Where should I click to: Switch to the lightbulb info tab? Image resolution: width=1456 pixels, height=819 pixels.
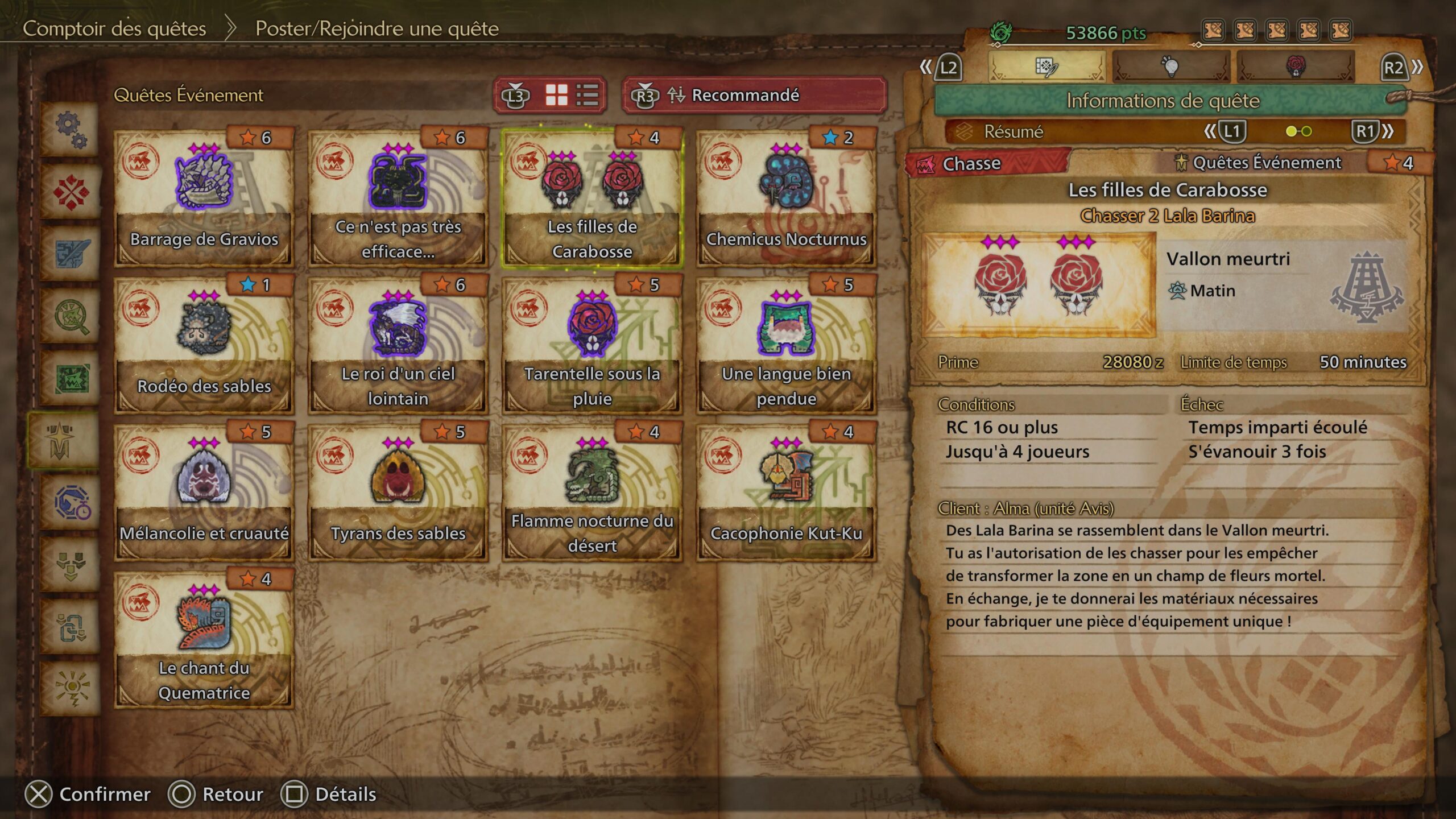[x=1170, y=67]
